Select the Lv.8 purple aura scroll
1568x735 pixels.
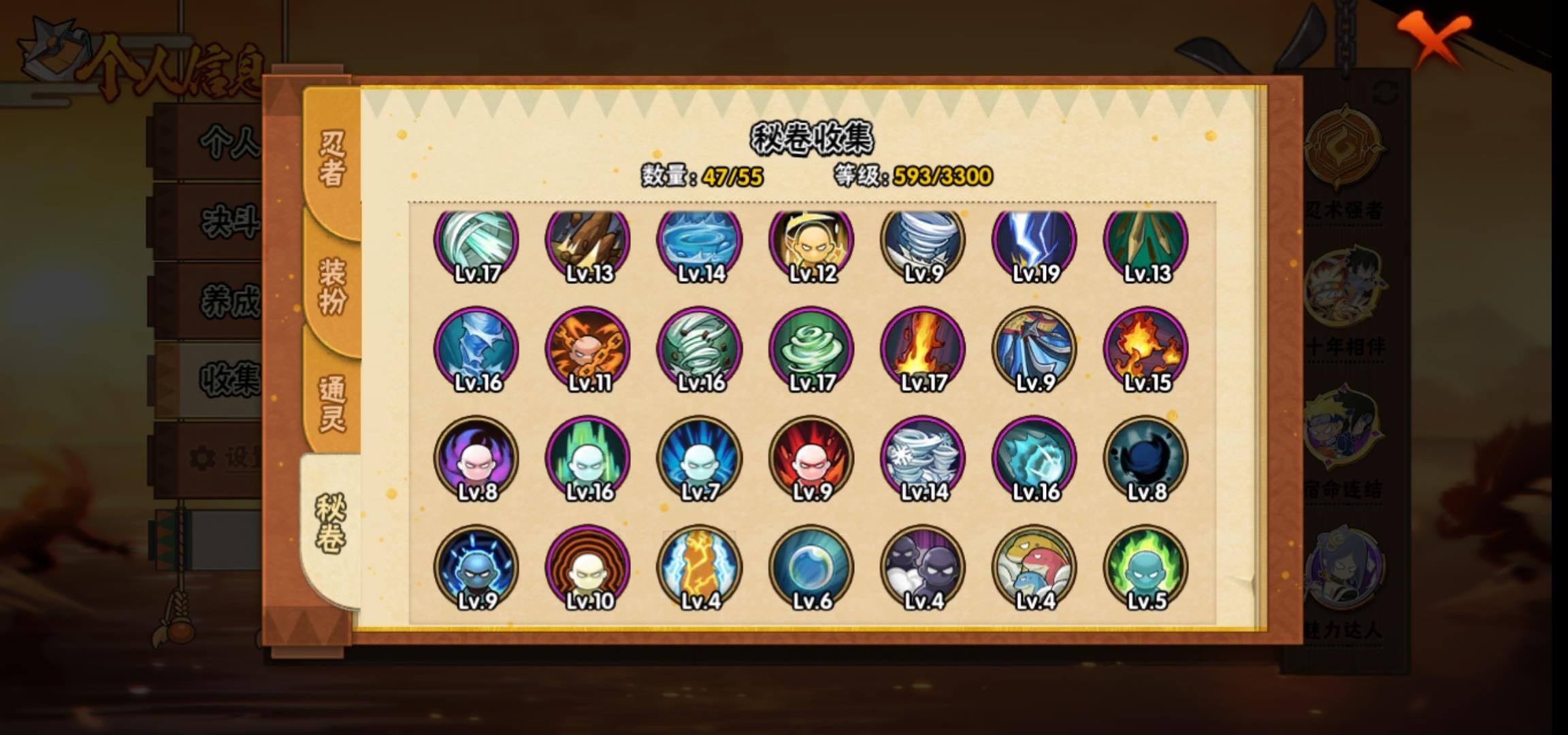tap(476, 459)
